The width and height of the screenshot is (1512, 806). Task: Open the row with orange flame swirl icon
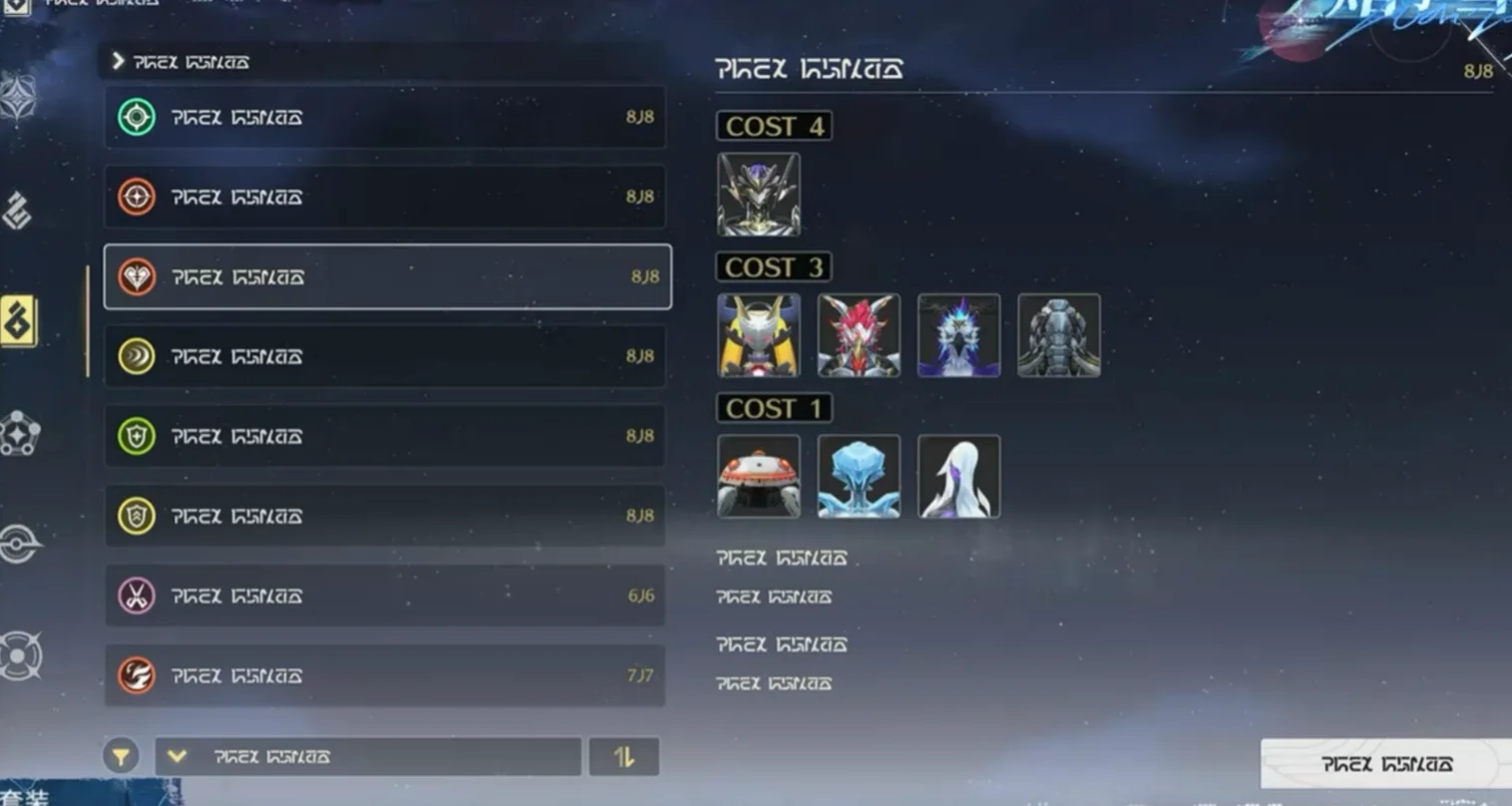pyautogui.click(x=385, y=676)
